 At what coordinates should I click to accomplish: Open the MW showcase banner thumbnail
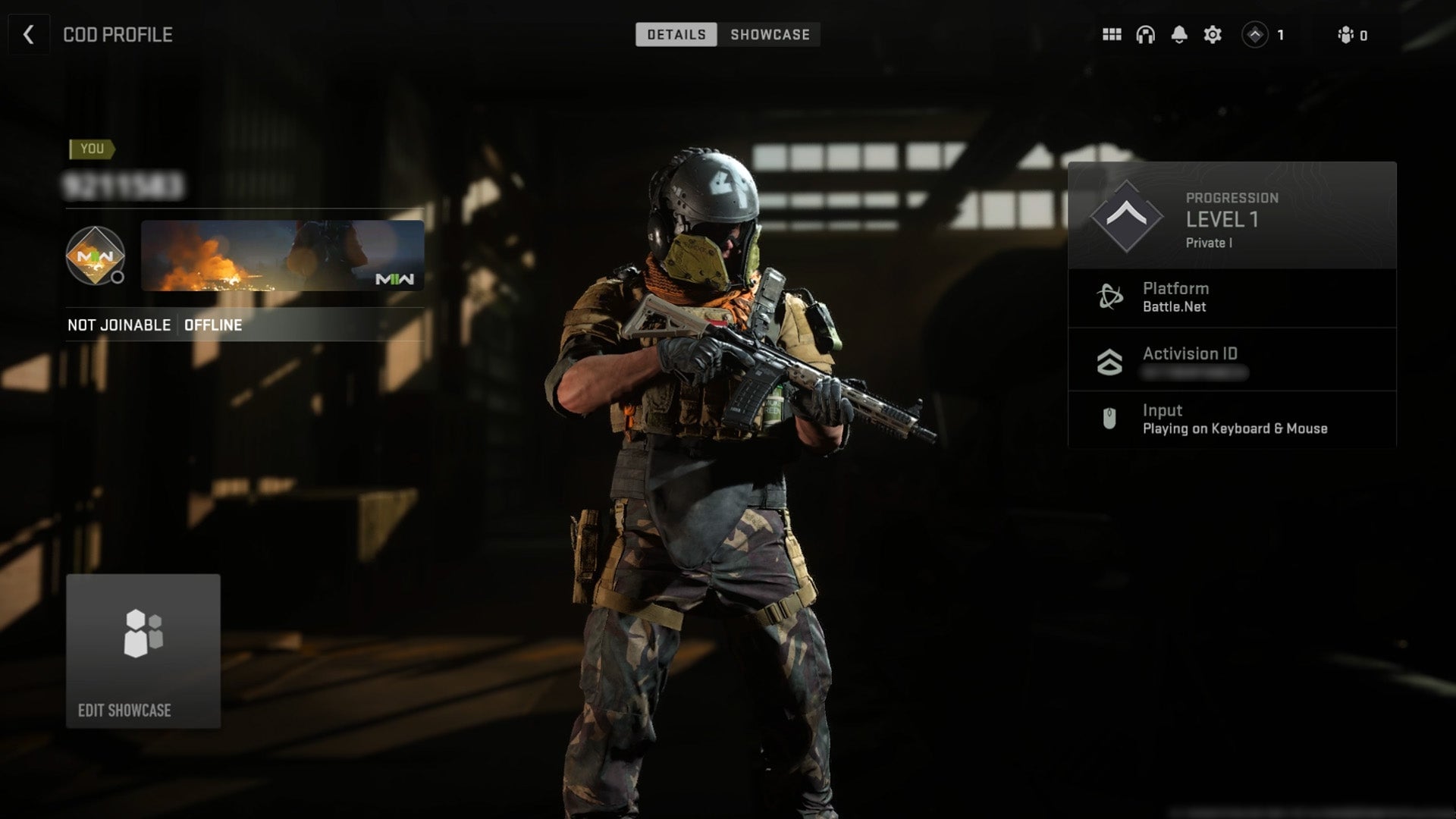coord(282,256)
